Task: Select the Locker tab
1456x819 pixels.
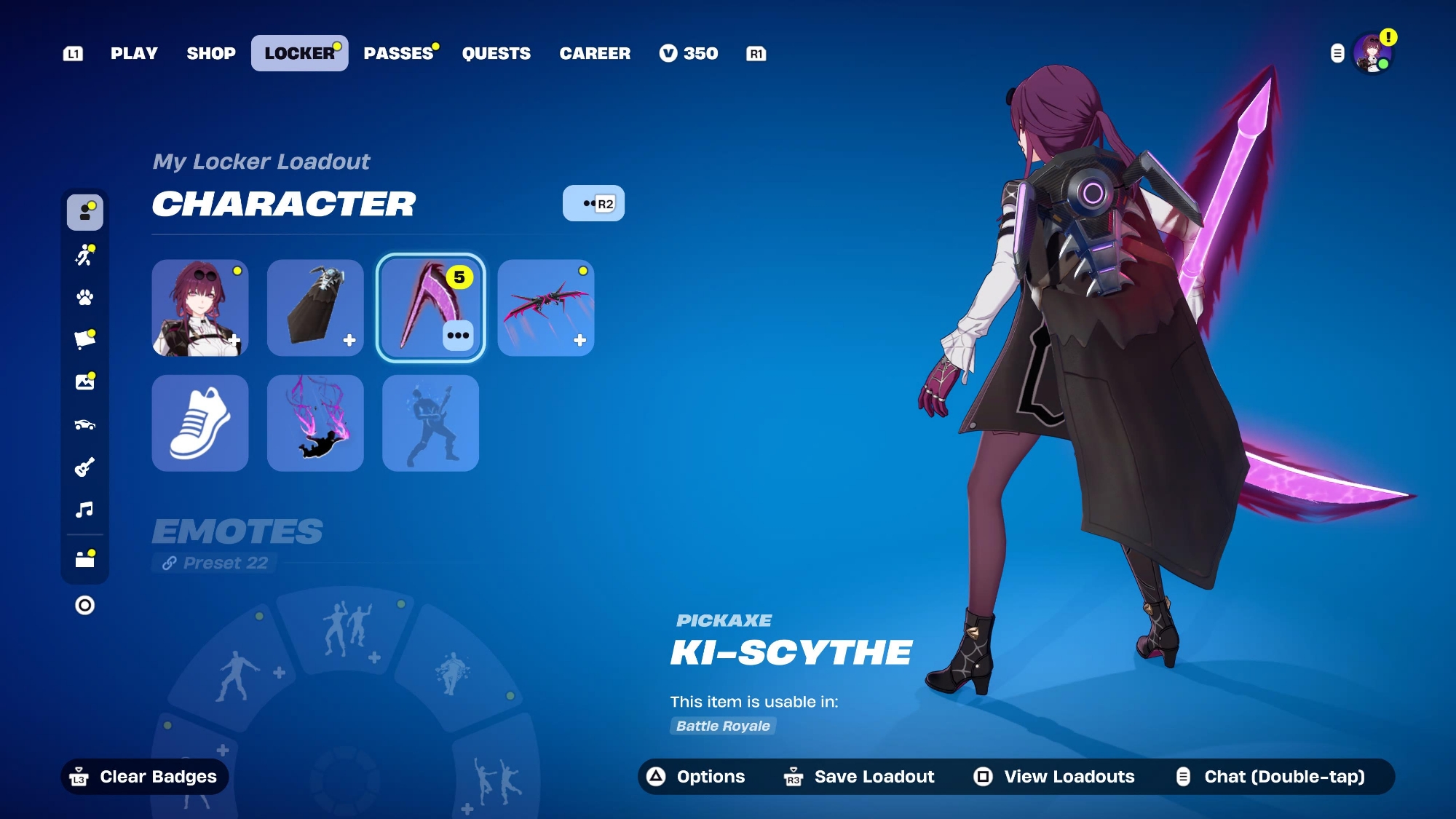Action: coord(299,53)
